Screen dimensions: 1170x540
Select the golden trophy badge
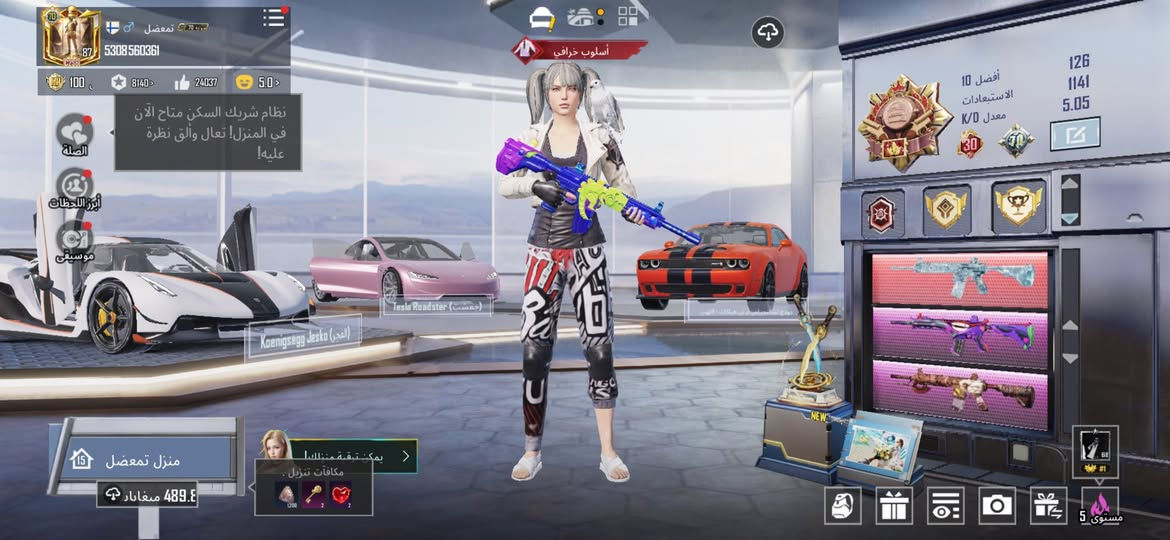pyautogui.click(x=1018, y=207)
